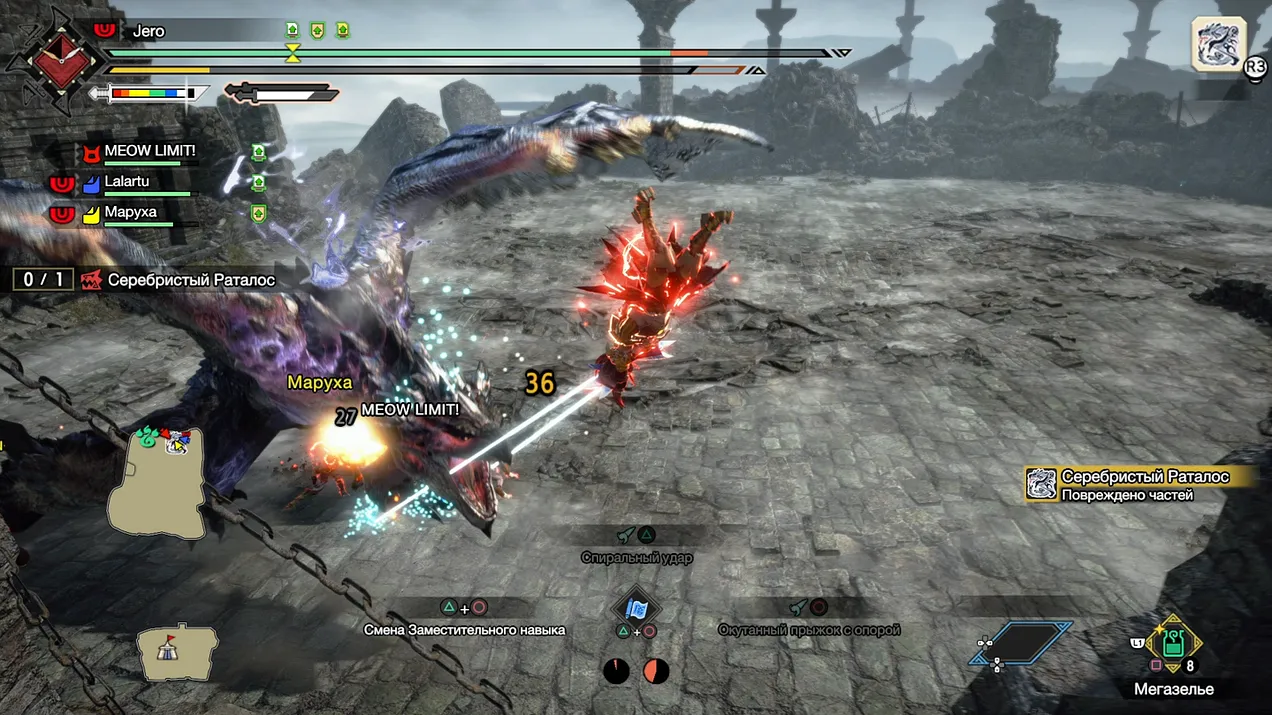
Task: Click the Серебристый Раталос damaged parts notification
Action: tap(1140, 485)
